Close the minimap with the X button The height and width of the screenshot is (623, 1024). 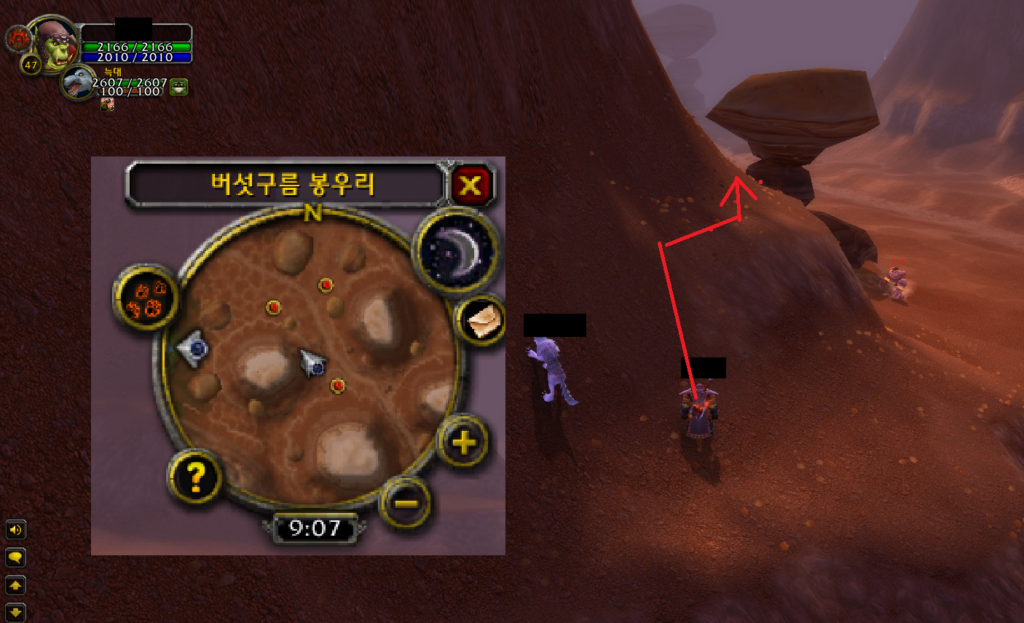click(x=472, y=184)
